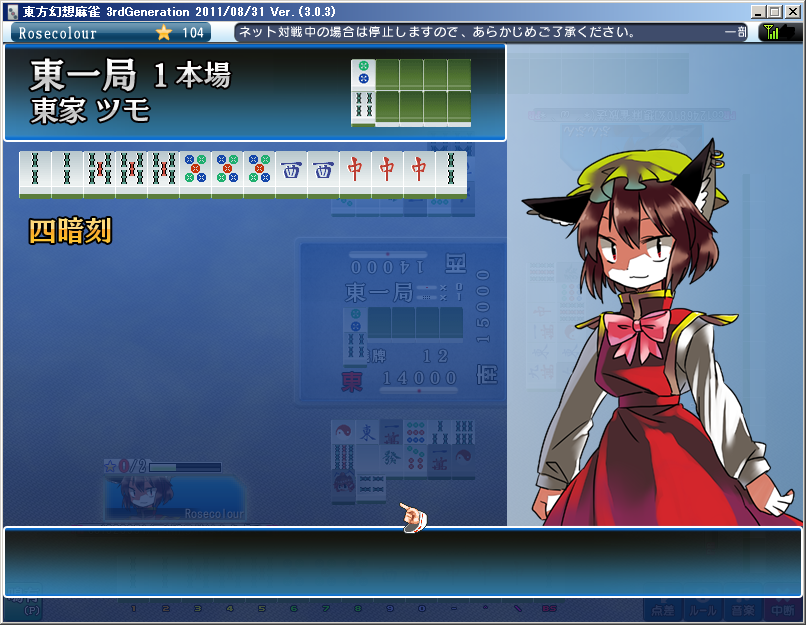Screen dimensions: 806x625
Task: Click the blue dialogue box to continue
Action: [402, 562]
